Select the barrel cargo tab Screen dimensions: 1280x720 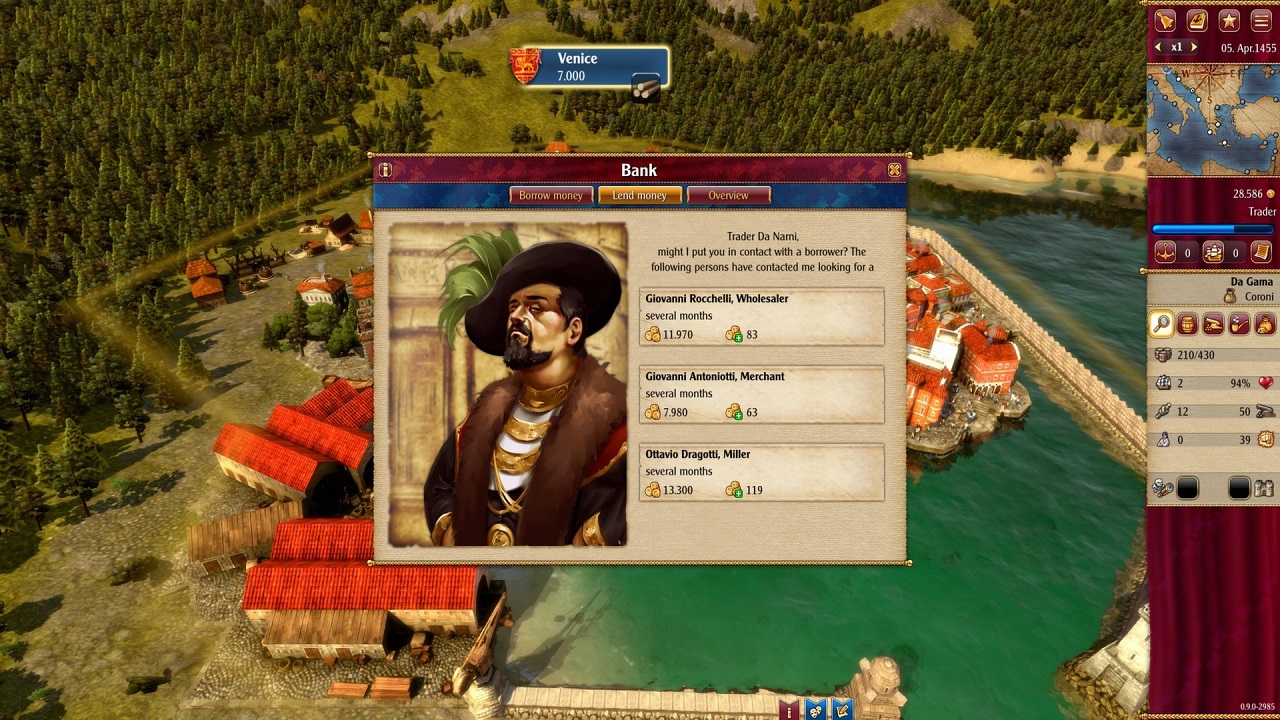[x=1187, y=324]
